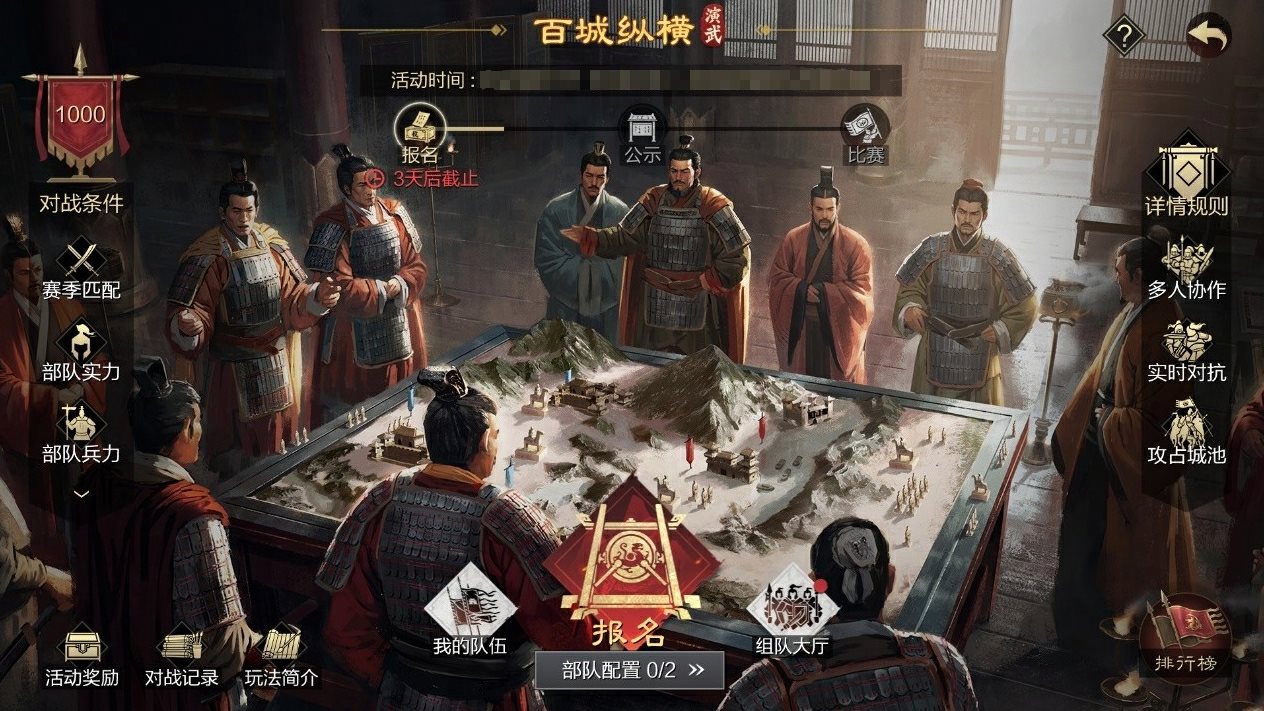Select 赛季匹配 battle condition
Viewport: 1264px width, 711px height.
point(81,268)
